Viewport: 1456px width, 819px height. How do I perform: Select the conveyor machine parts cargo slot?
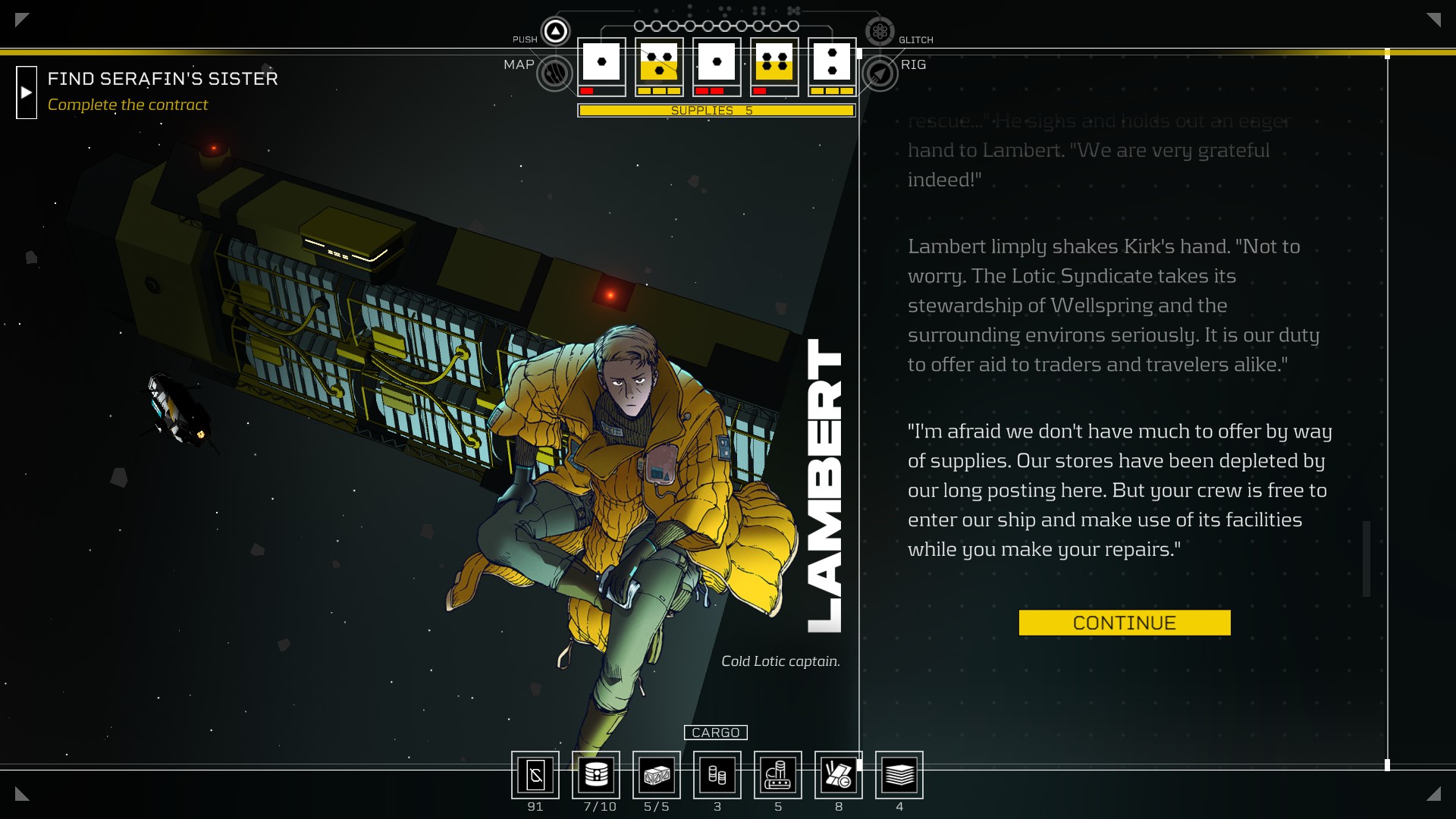778,775
